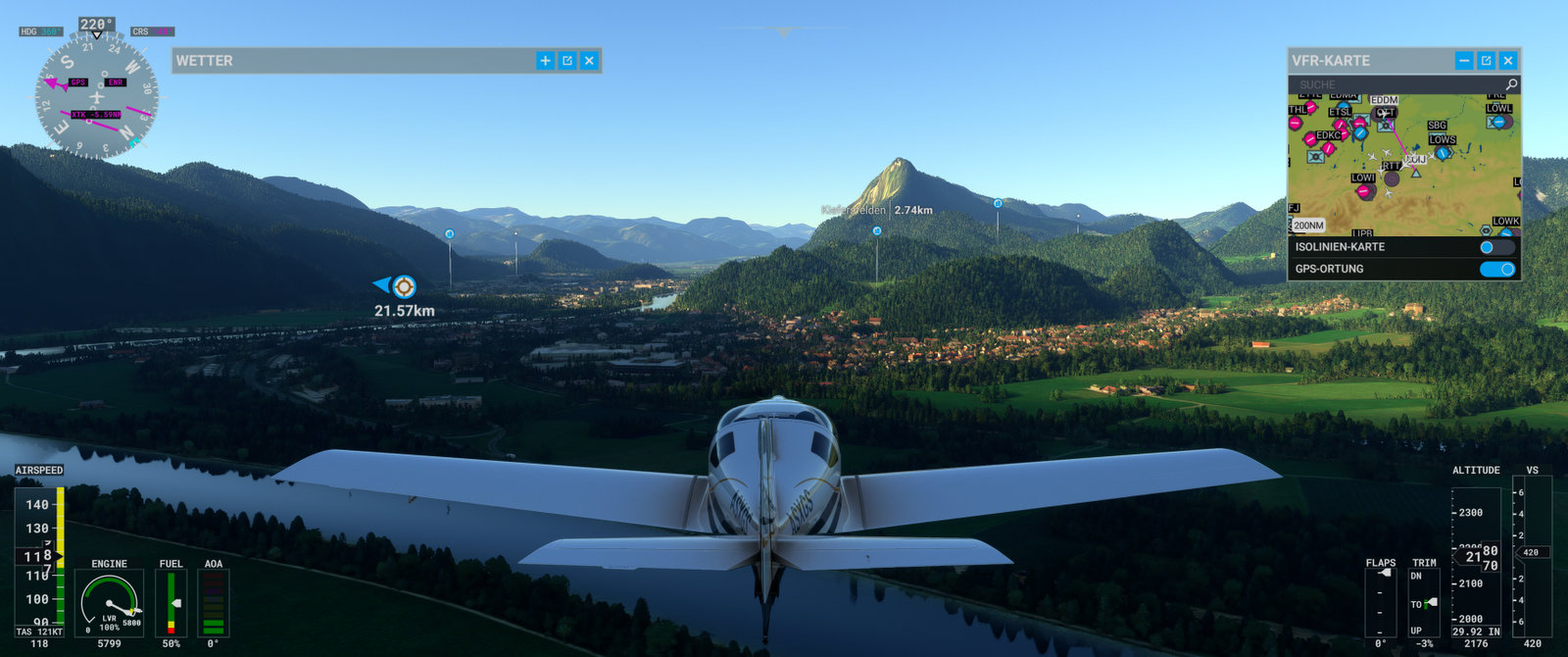This screenshot has height=657, width=1568.
Task: Select the SBG navaid label on map
Action: [1437, 126]
